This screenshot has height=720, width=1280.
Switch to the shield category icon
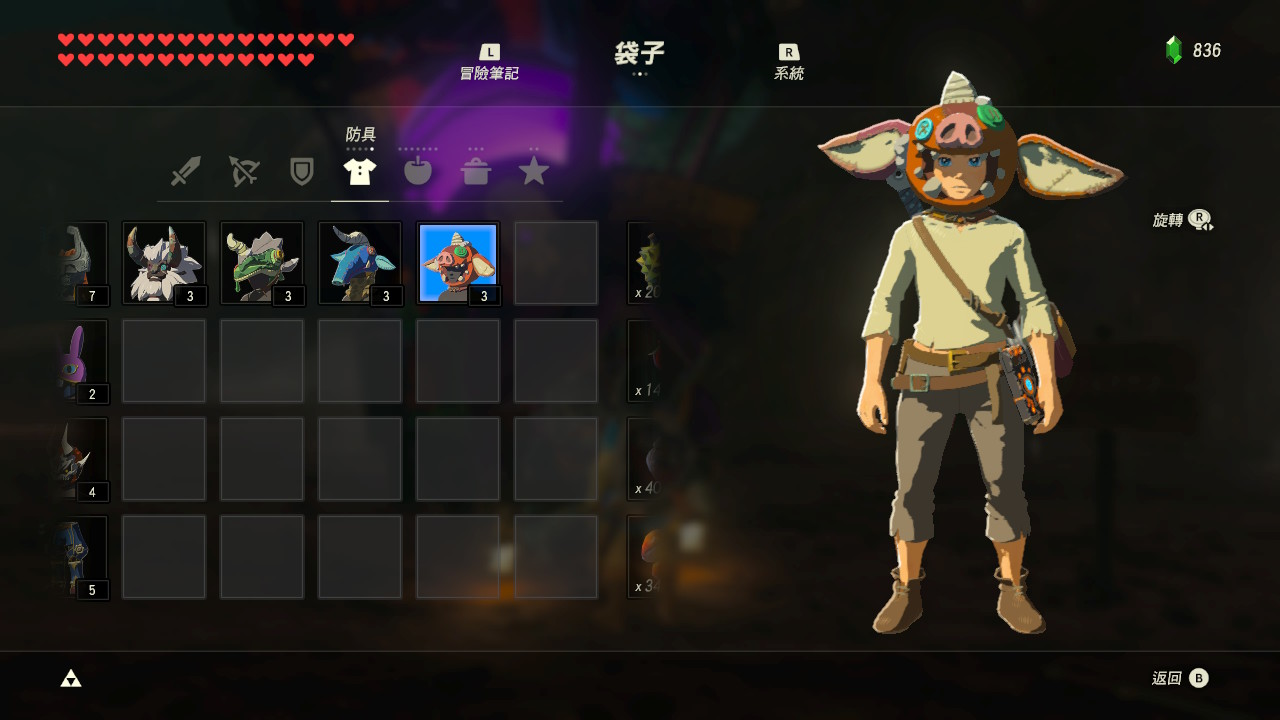(302, 170)
